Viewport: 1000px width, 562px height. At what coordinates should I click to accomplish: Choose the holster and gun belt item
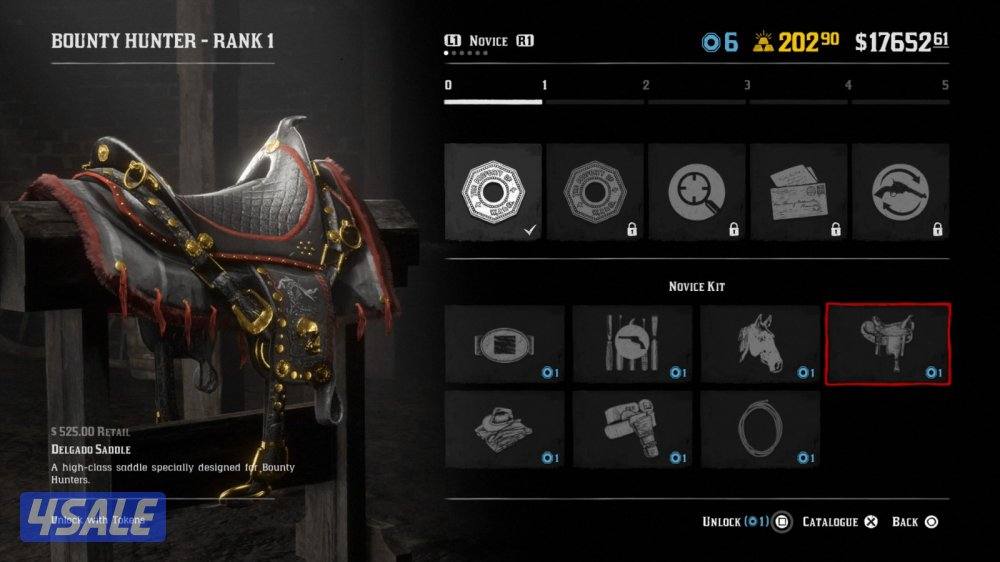pos(632,430)
